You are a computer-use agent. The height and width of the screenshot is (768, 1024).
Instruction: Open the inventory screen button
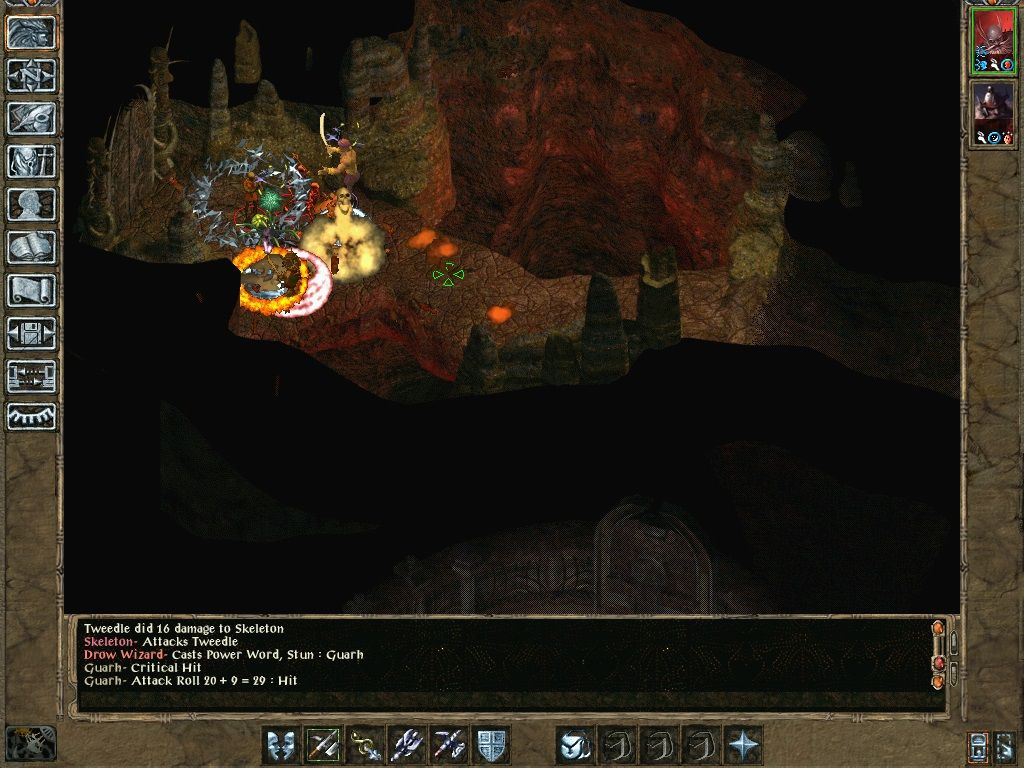click(x=31, y=161)
